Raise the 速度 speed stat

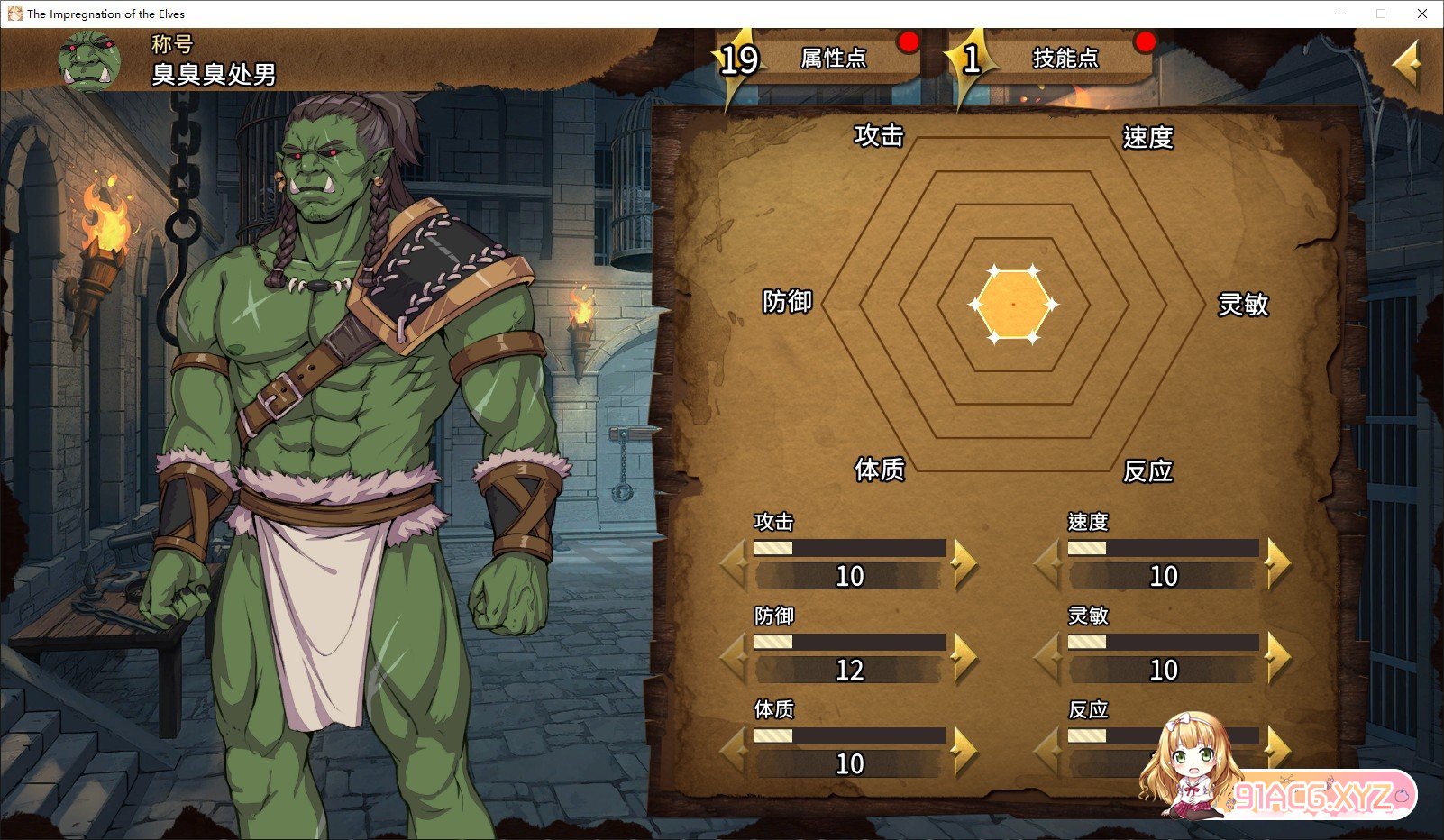pyautogui.click(x=1276, y=563)
